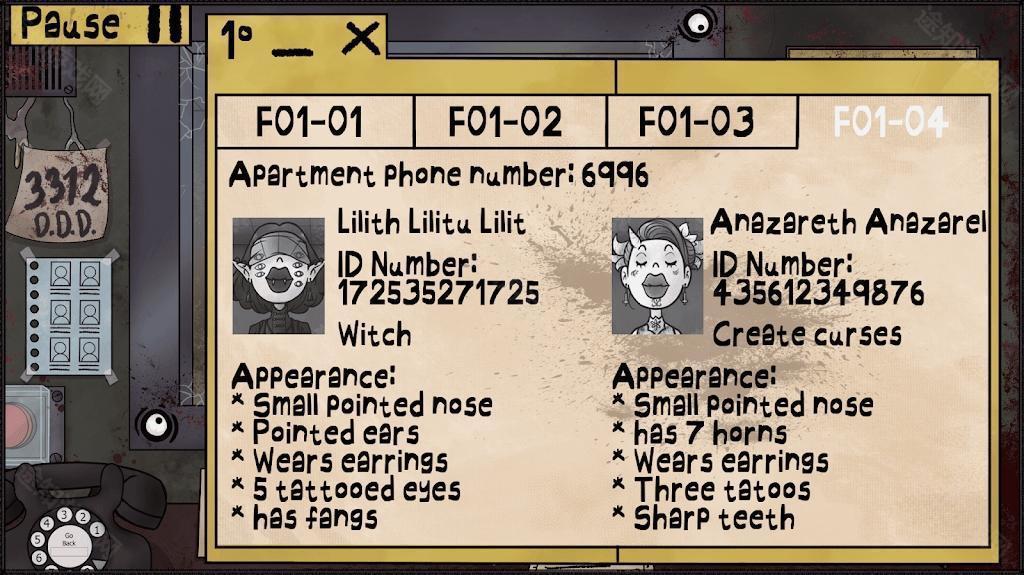Dial number 1 on the rotary phone
This screenshot has height=575, width=1024.
point(98,529)
